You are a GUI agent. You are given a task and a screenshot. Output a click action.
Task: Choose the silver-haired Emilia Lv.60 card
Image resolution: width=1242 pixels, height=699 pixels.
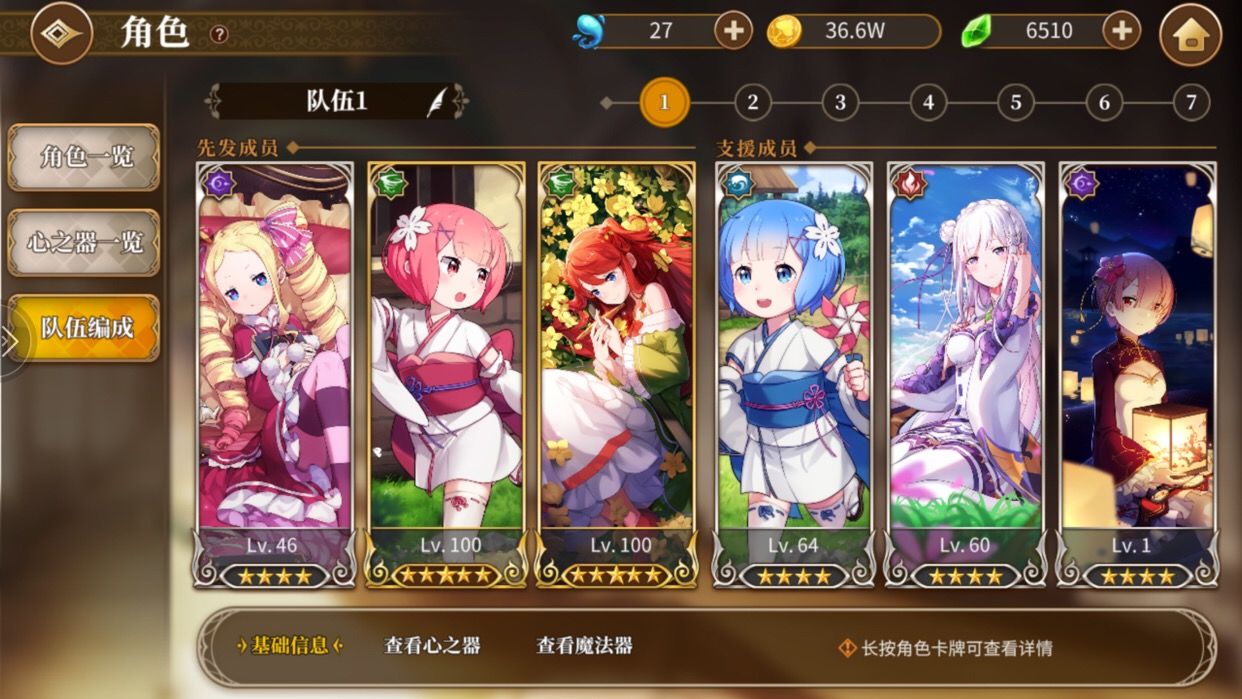click(965, 360)
